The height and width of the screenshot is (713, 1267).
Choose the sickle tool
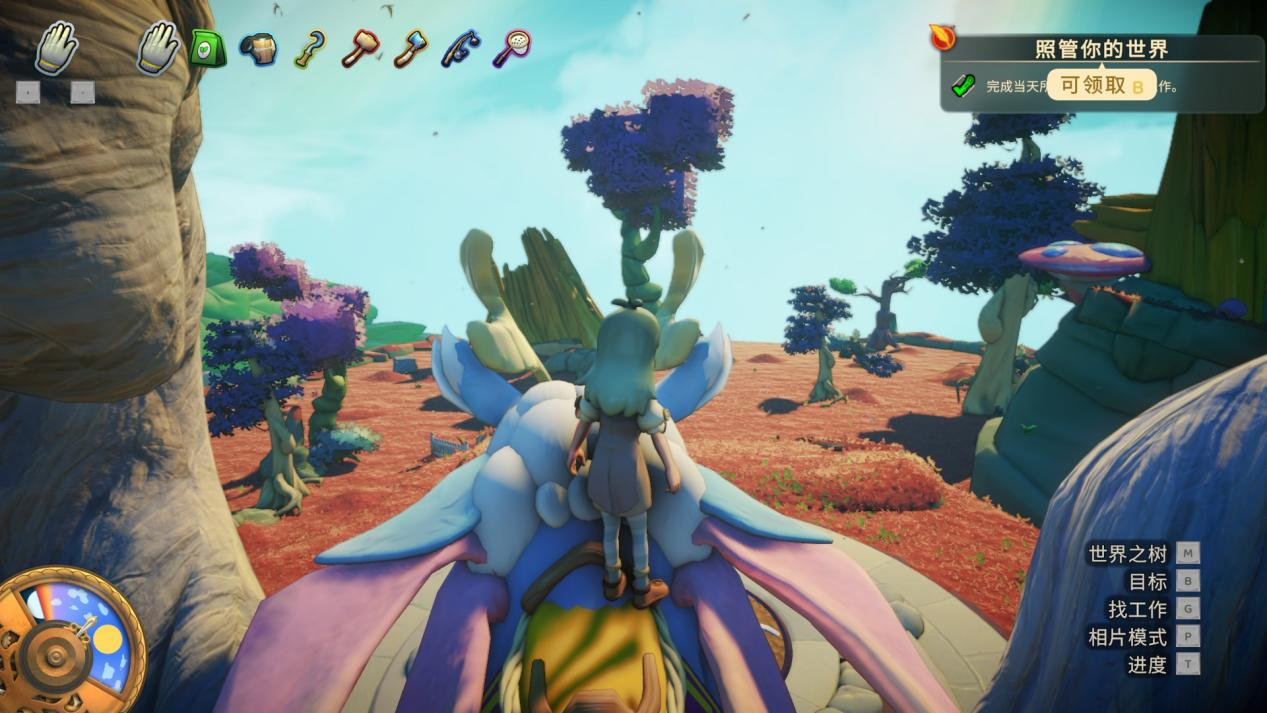coord(309,48)
